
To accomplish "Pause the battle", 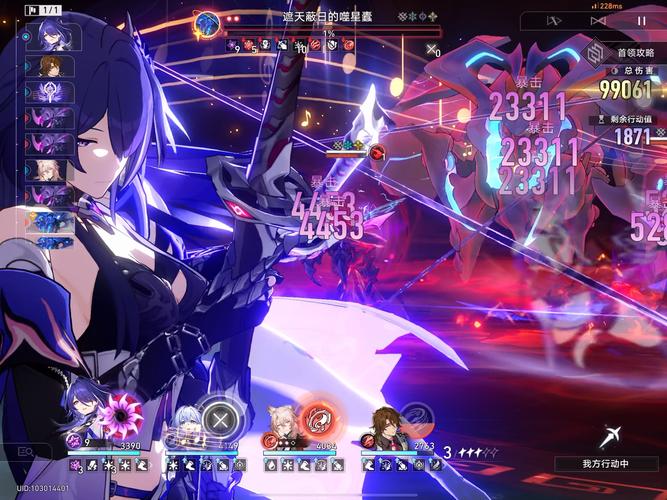I will pos(641,20).
